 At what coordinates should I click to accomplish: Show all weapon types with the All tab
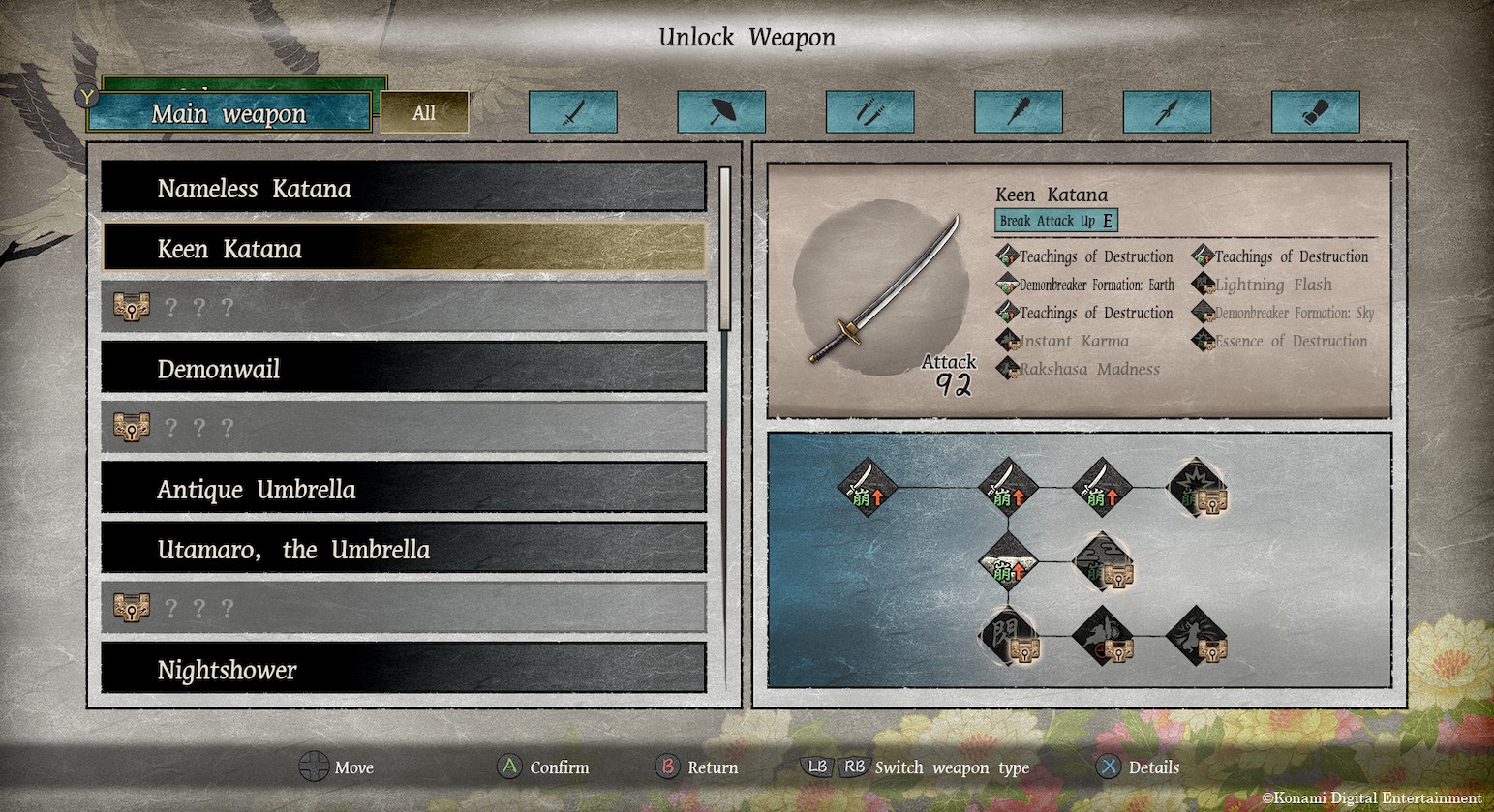coord(424,113)
